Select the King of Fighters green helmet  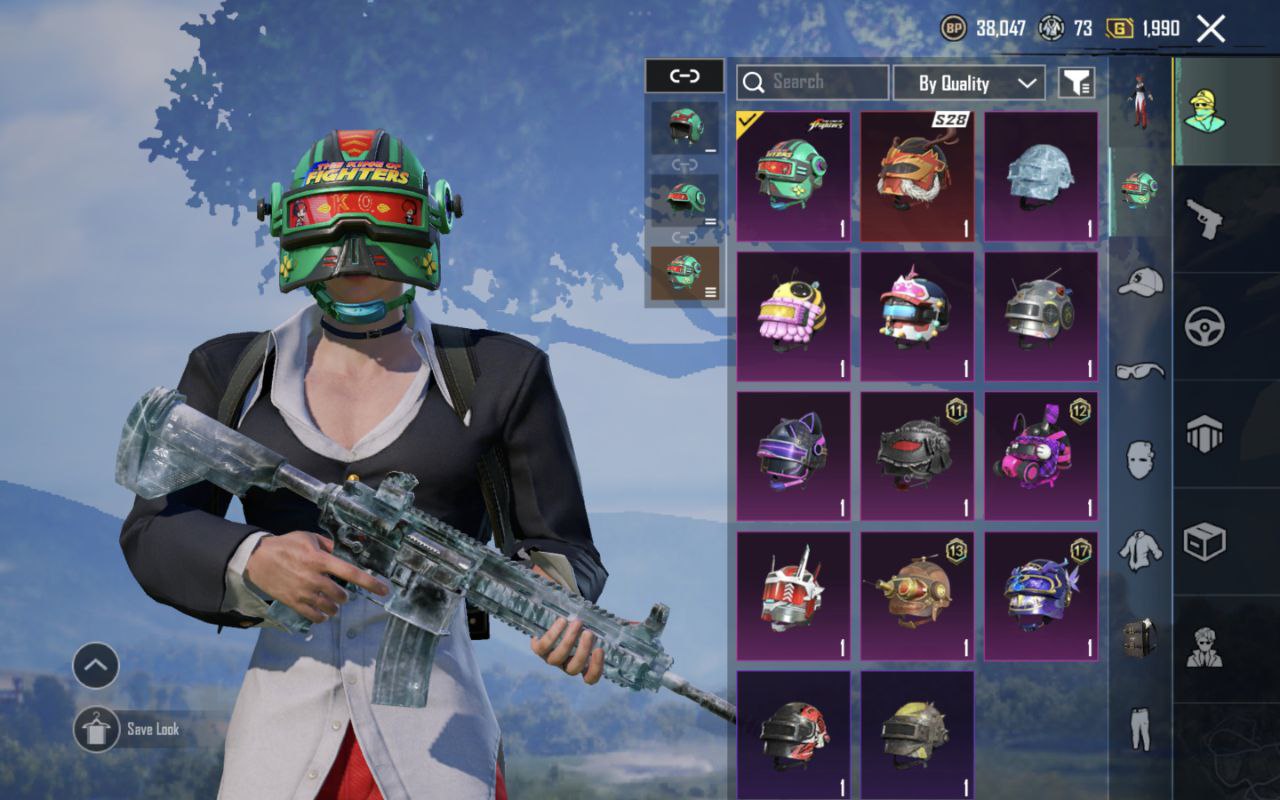pyautogui.click(x=793, y=176)
